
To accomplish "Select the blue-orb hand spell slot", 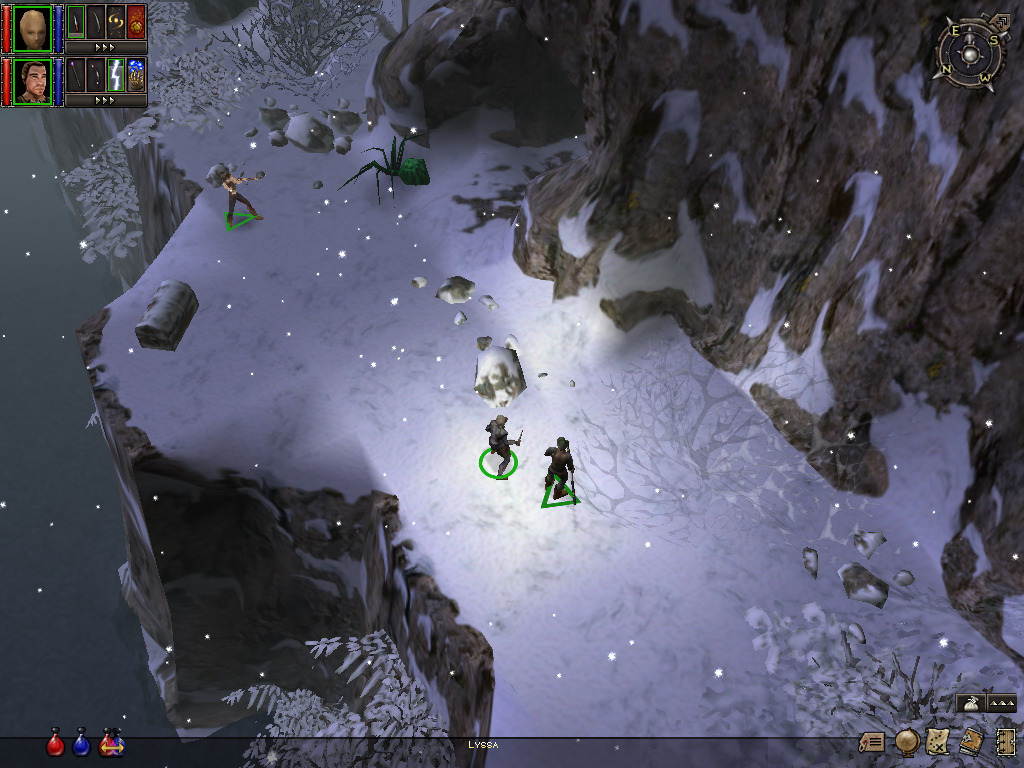I will 136,75.
